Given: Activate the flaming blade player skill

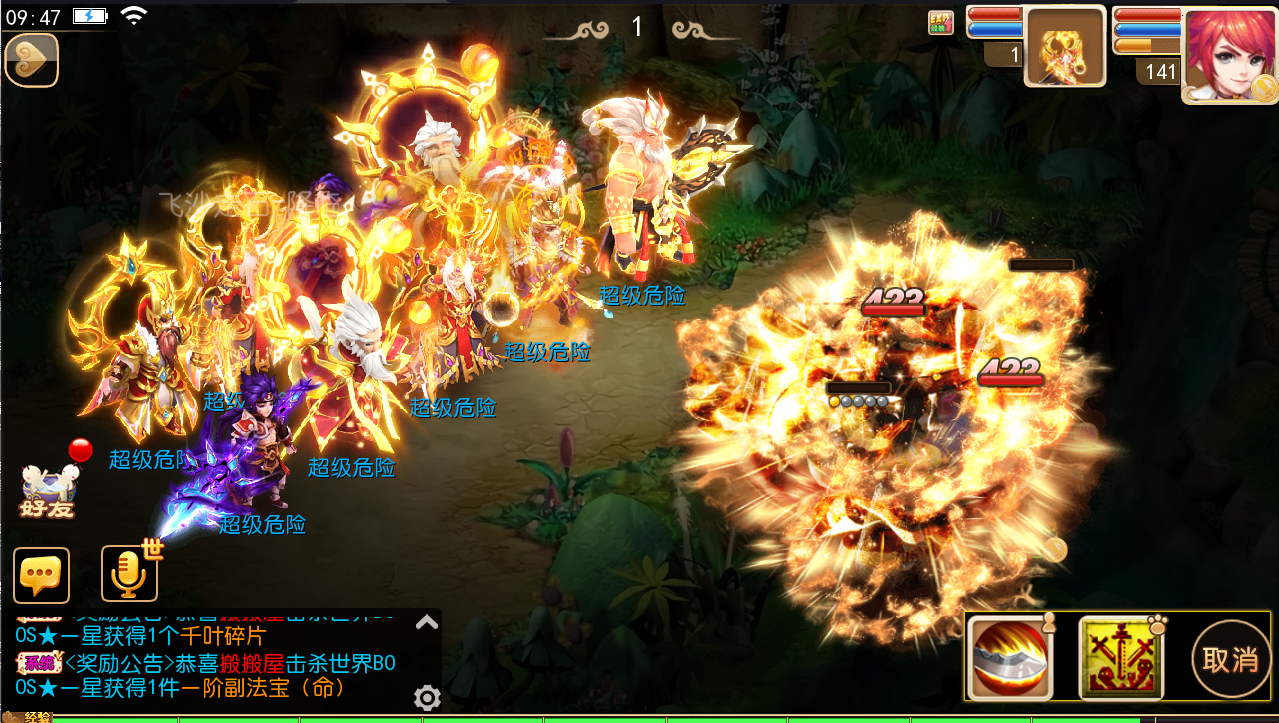Looking at the screenshot, I should pyautogui.click(x=1007, y=658).
